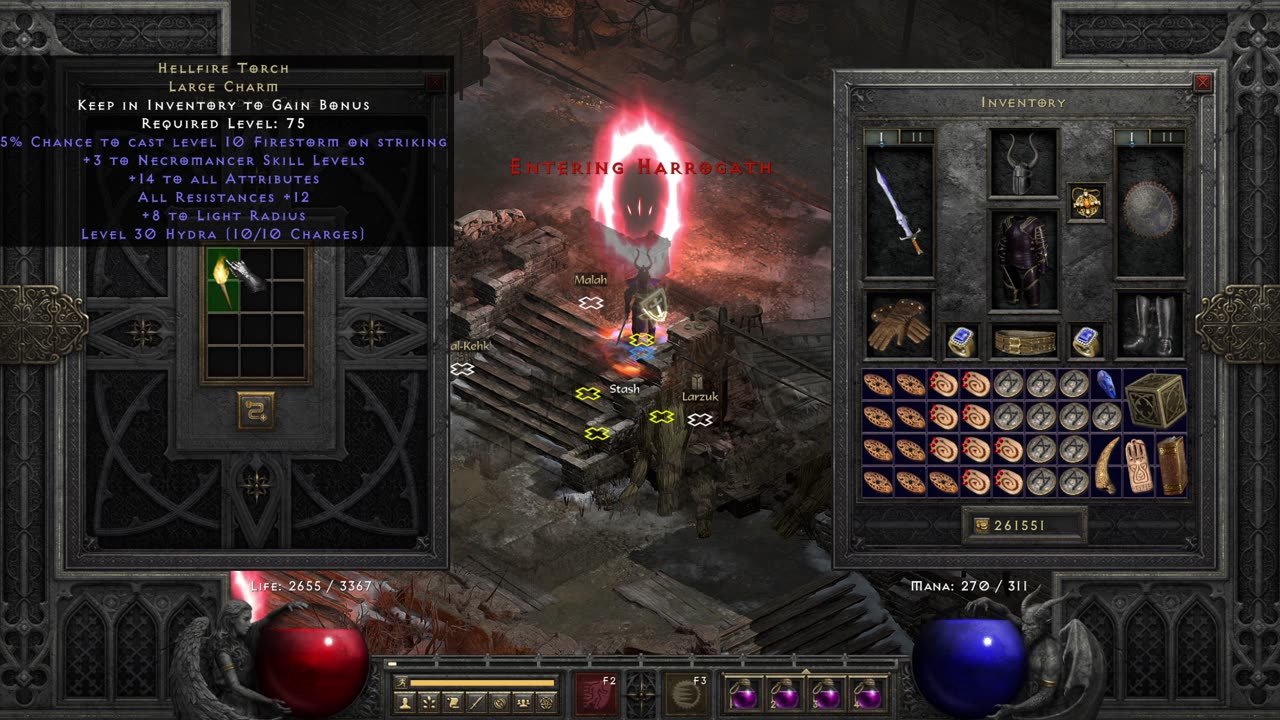1280x720 pixels.
Task: Toggle the run/walk button
Action: [x=400, y=683]
